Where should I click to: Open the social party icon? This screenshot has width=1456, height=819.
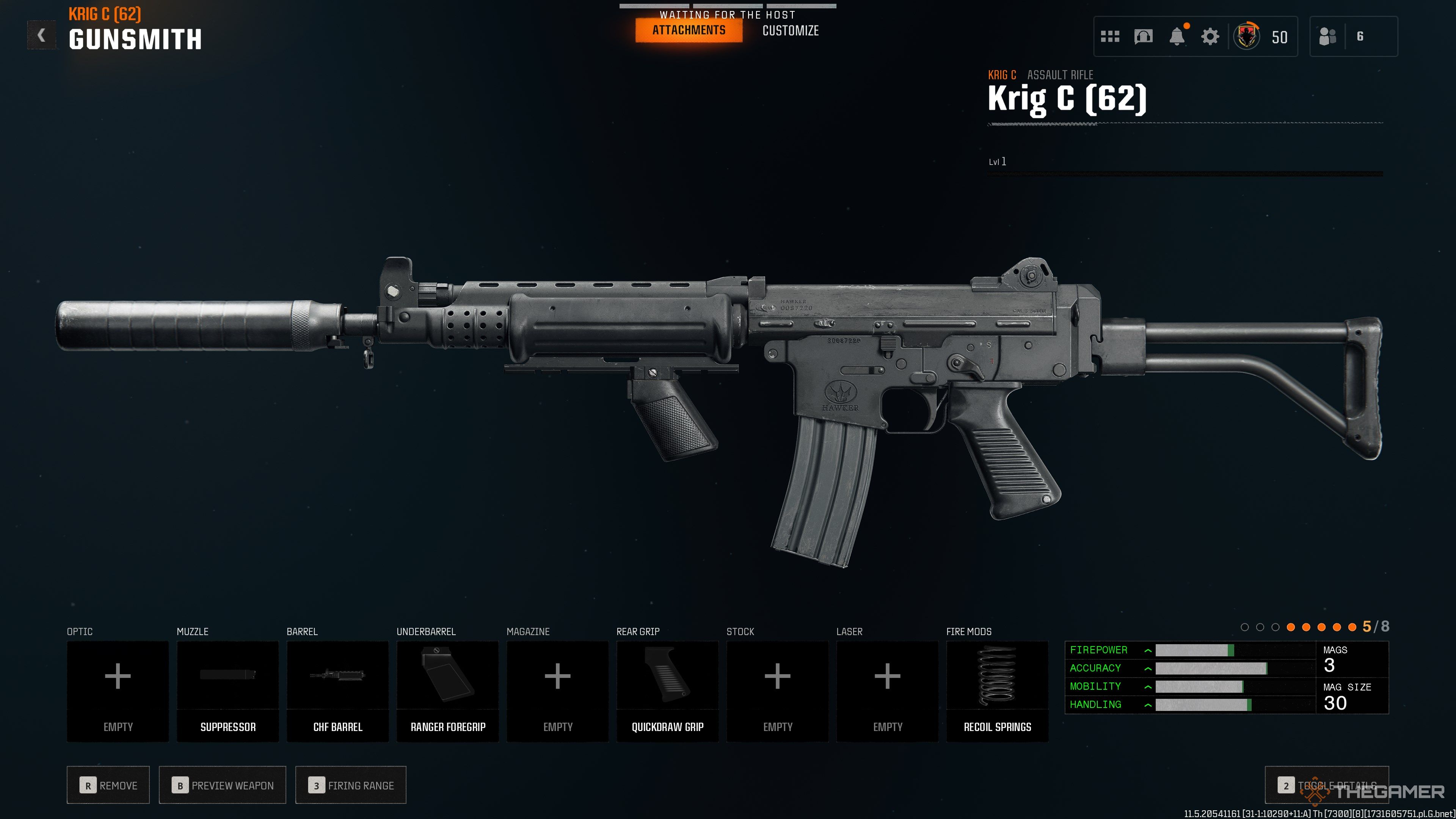tap(1328, 37)
